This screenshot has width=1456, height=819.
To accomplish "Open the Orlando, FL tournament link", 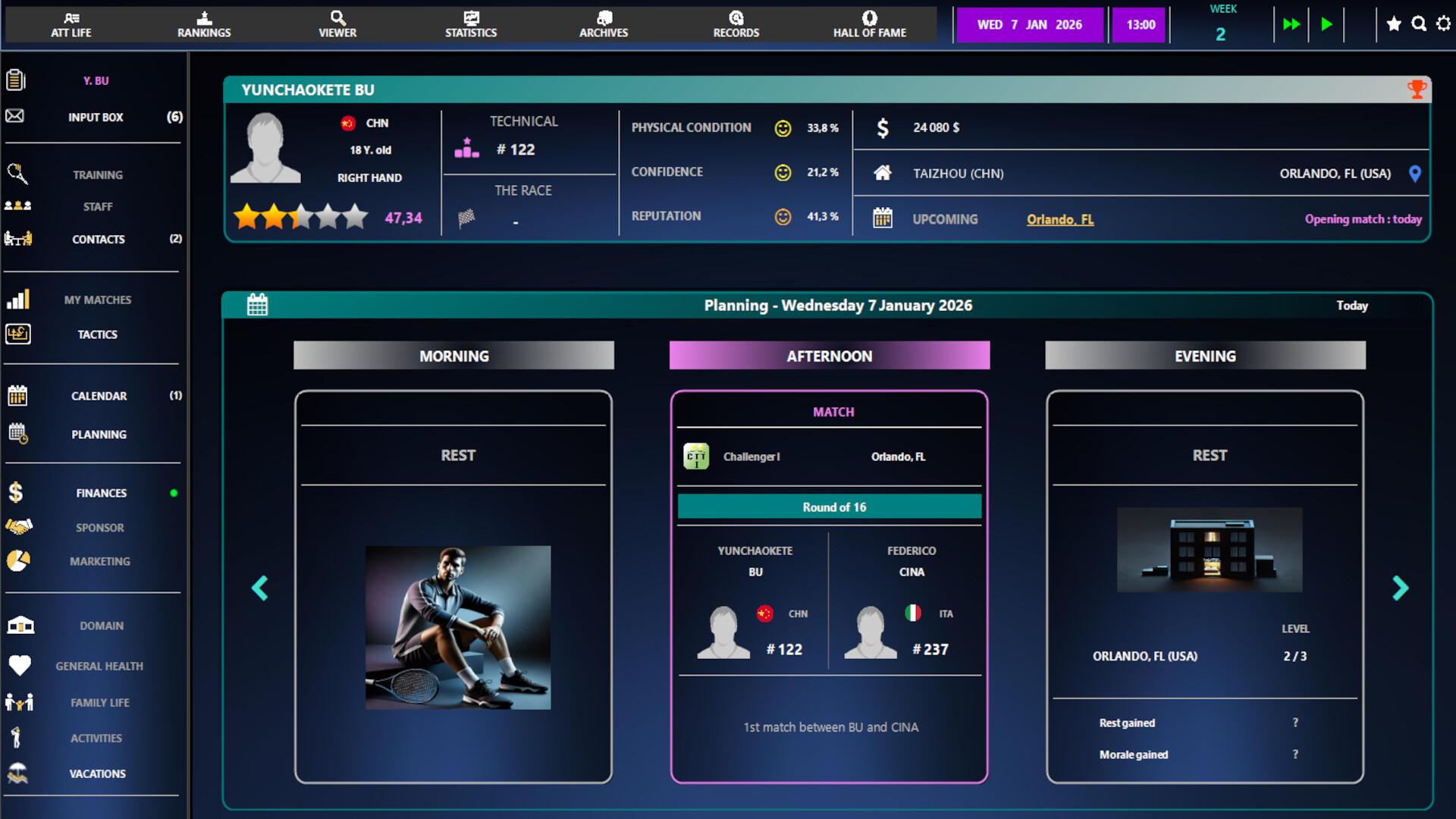I will pos(1060,219).
